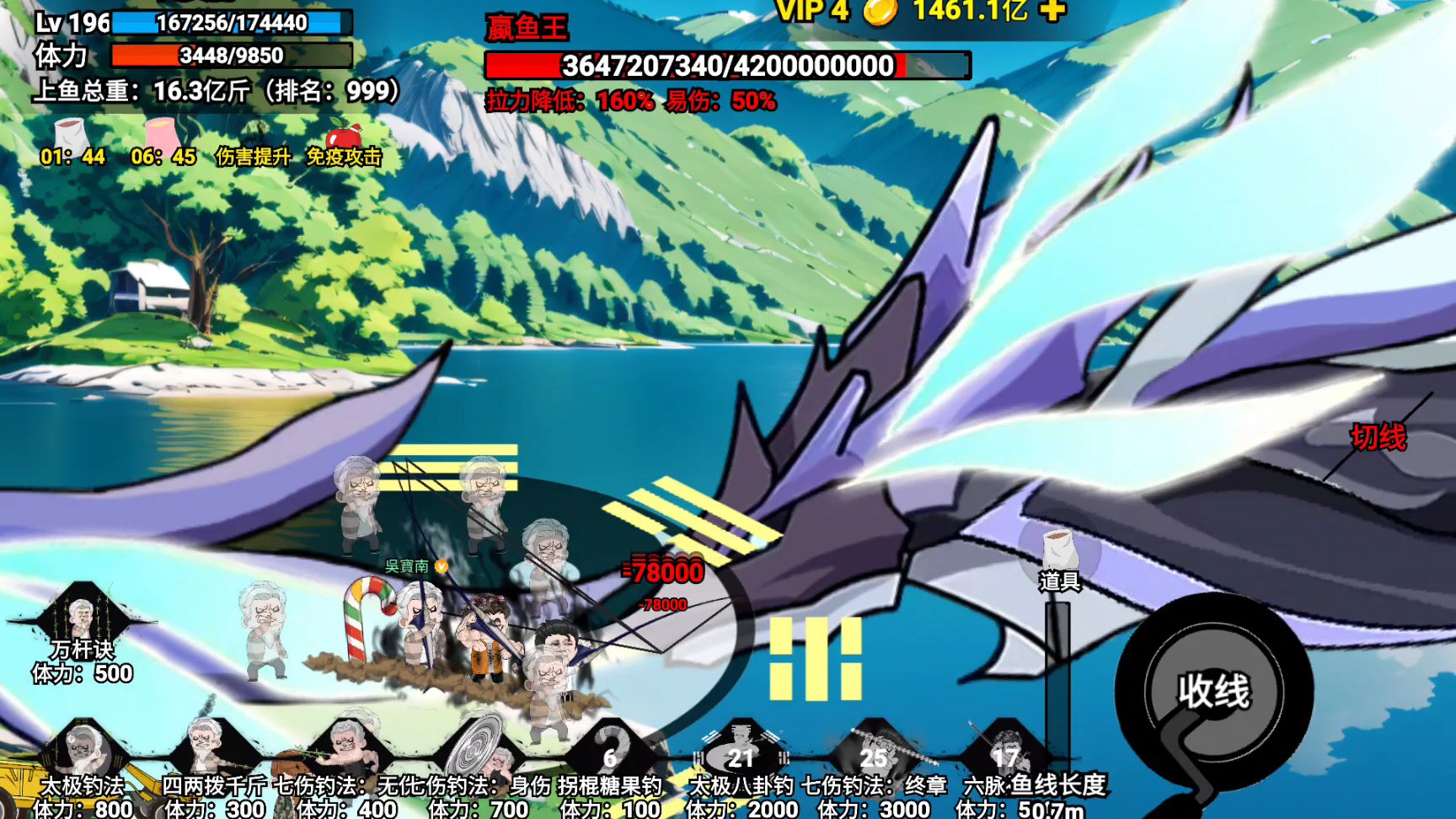Viewport: 1456px width, 819px height.
Task: Cut the line with 切线
Action: [1378, 437]
